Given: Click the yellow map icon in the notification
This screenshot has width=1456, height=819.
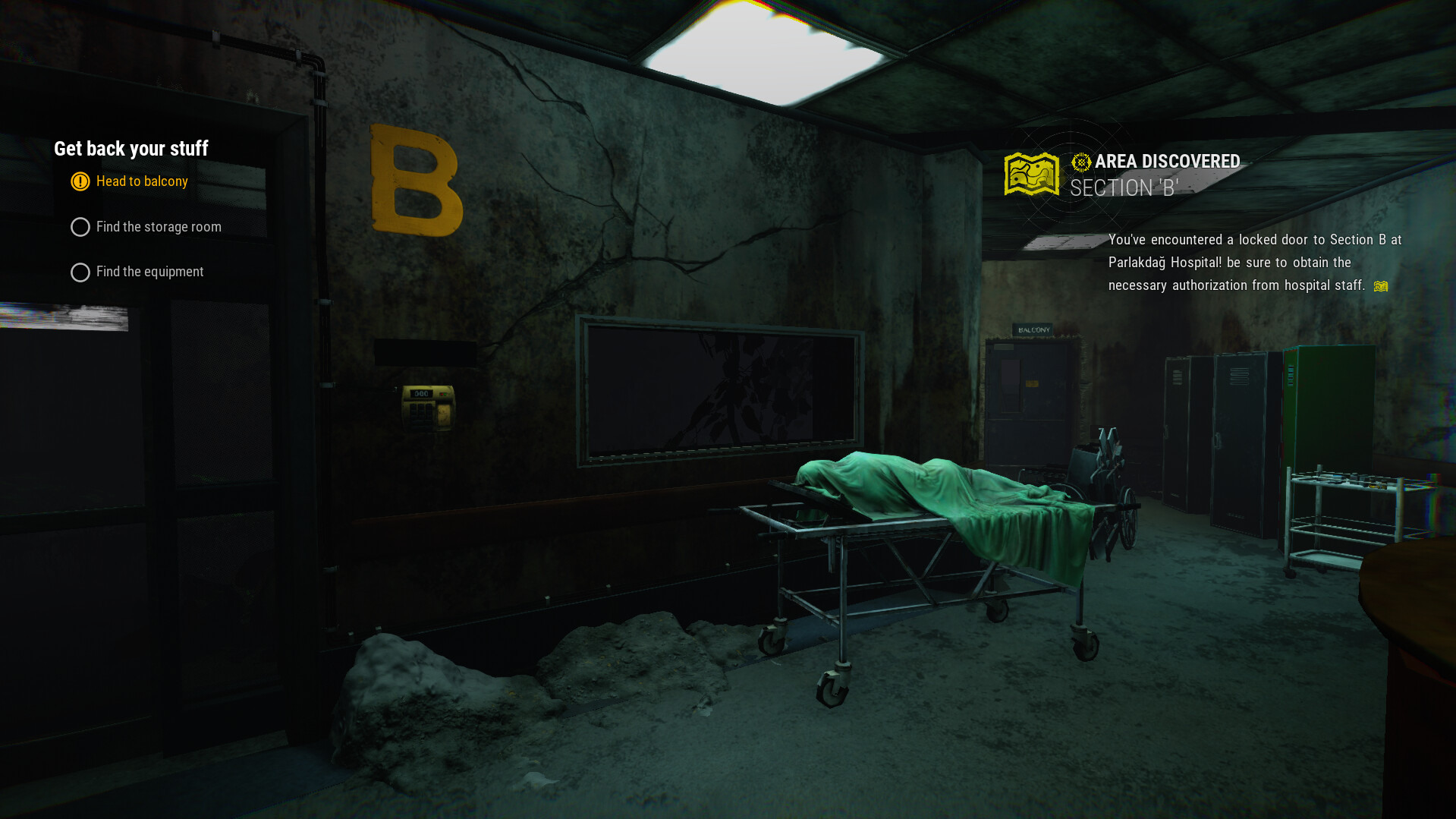Looking at the screenshot, I should (x=1030, y=172).
